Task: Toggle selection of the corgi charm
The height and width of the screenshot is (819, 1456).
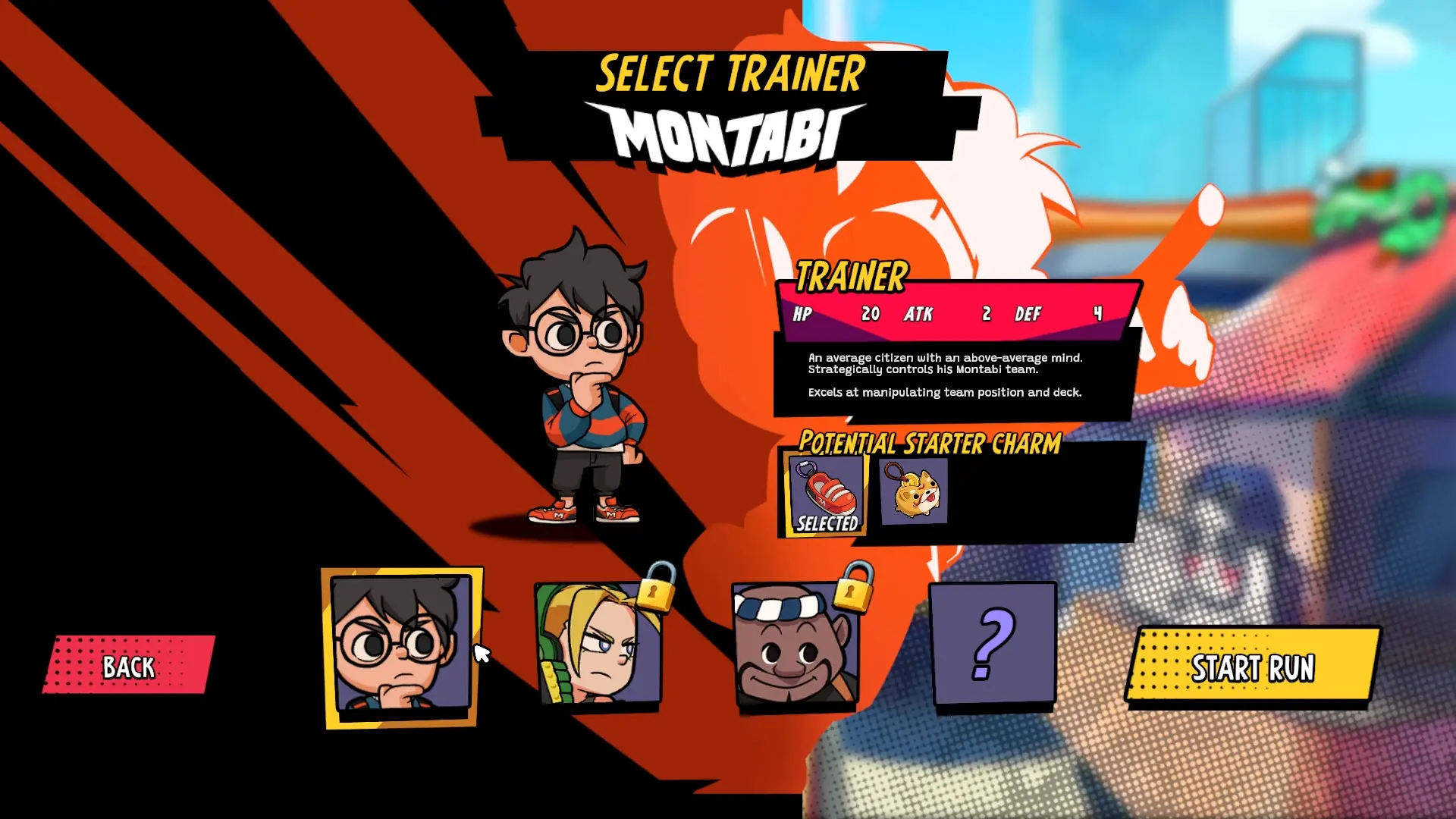Action: (x=912, y=491)
